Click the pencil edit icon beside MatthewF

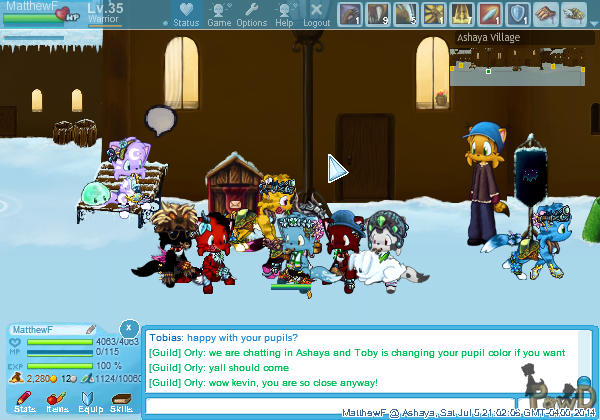(x=91, y=329)
